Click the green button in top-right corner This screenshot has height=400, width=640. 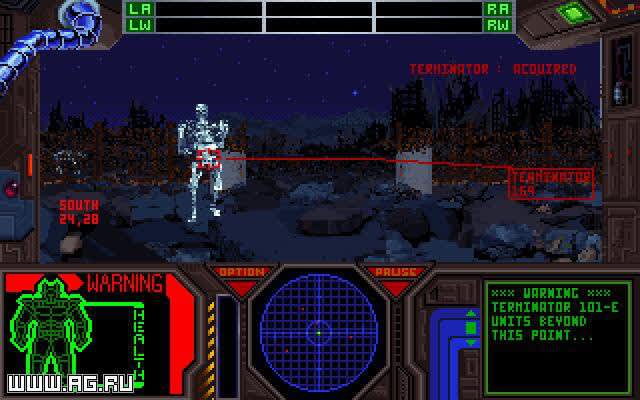click(573, 13)
